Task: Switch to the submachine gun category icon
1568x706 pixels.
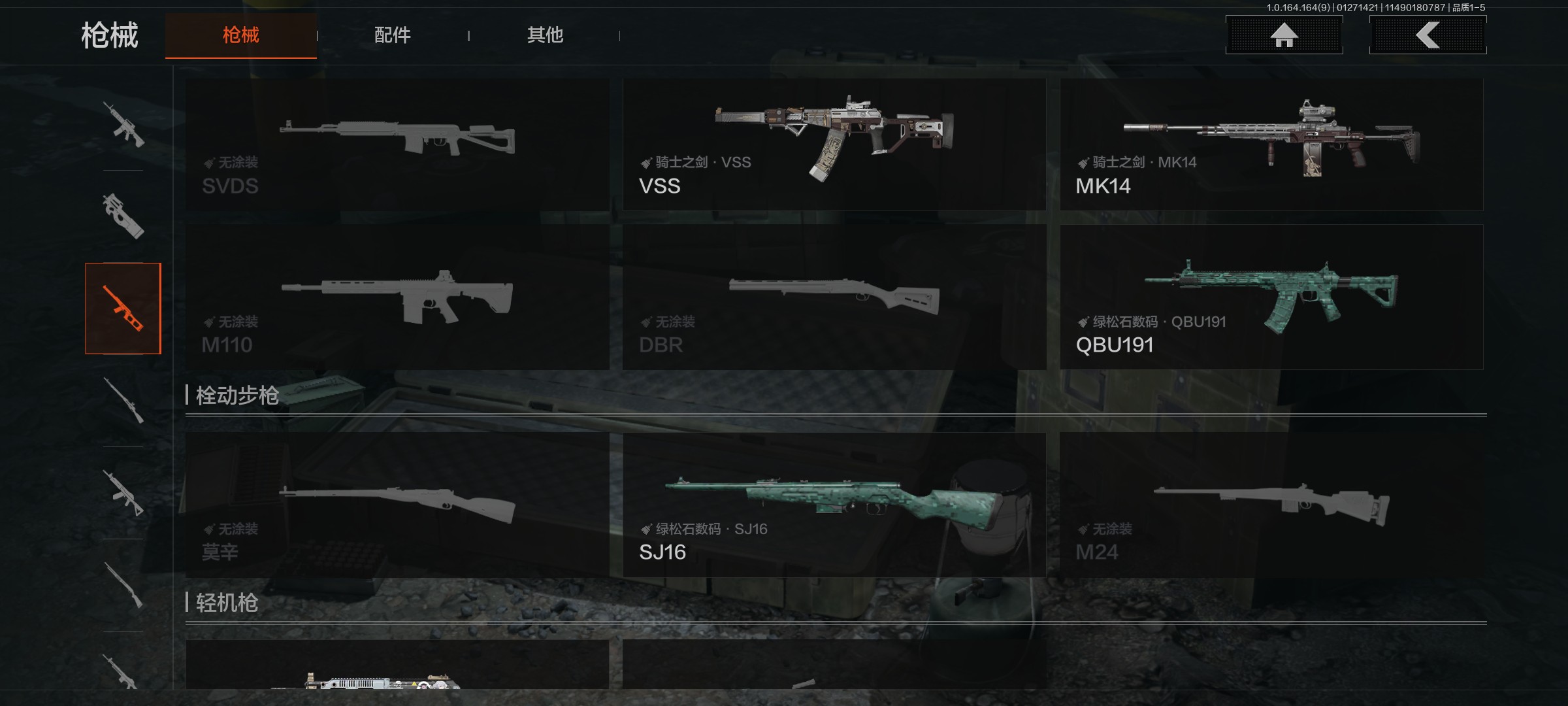Action: (x=123, y=216)
